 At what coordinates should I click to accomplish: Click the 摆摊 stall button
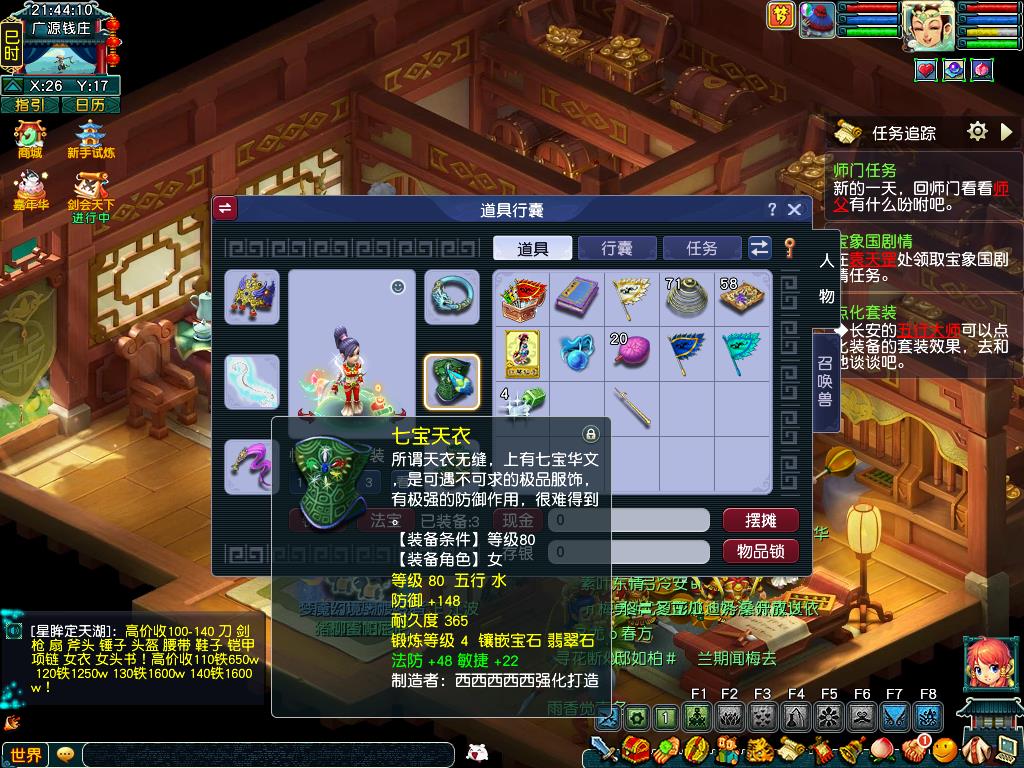760,520
